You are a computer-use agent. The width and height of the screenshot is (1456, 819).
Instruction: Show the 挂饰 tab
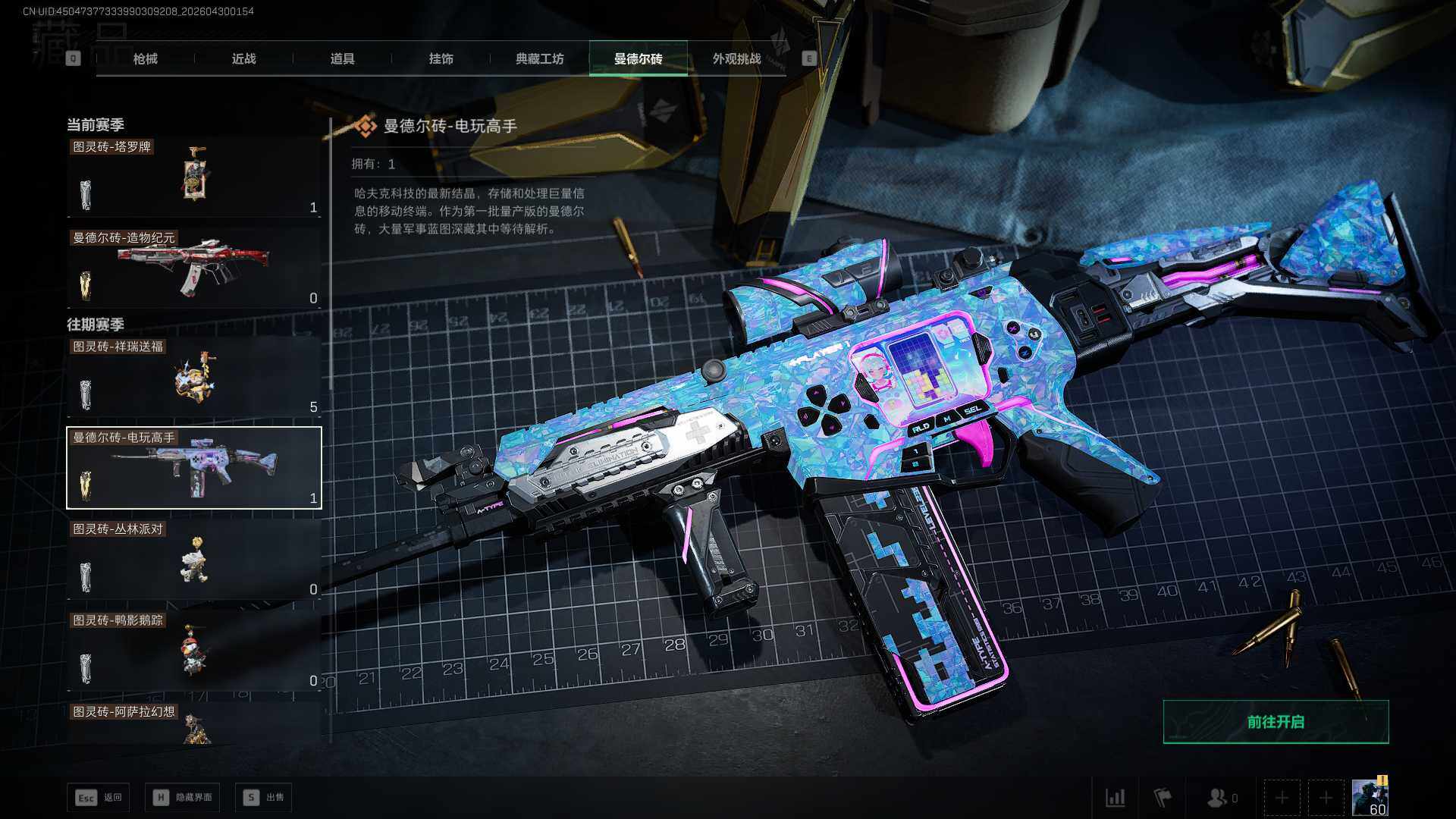pos(441,58)
